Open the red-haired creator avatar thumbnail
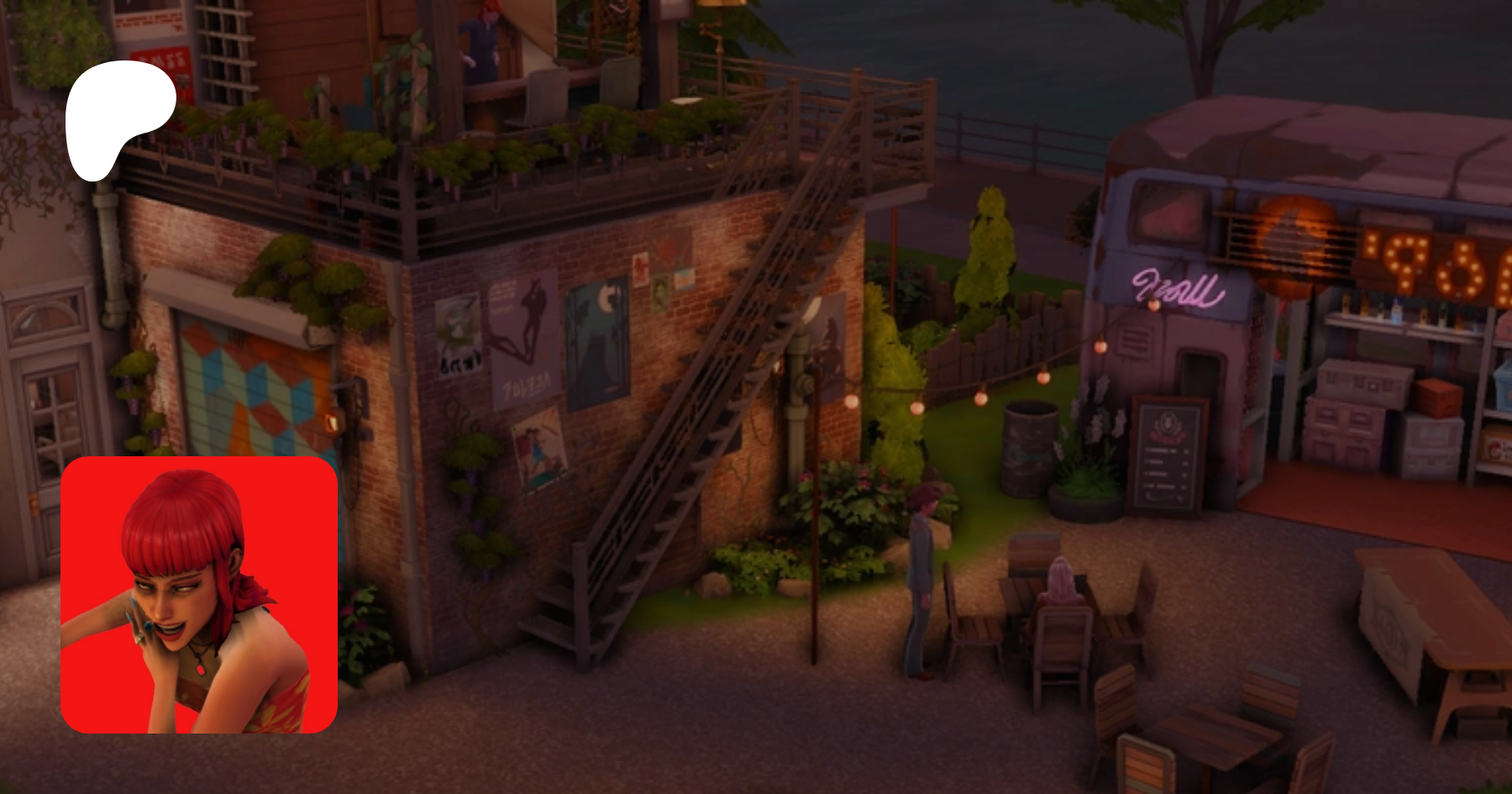The height and width of the screenshot is (794, 1512). (199, 595)
